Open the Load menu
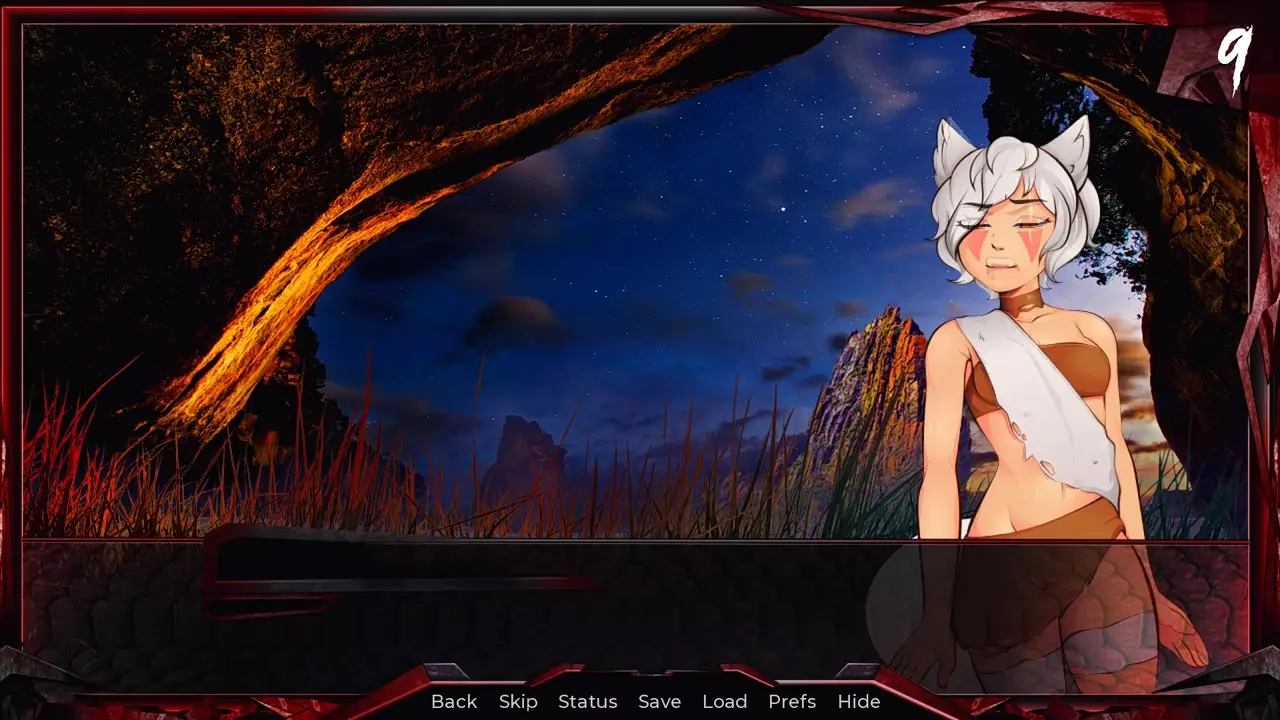This screenshot has height=720, width=1280. coord(724,702)
